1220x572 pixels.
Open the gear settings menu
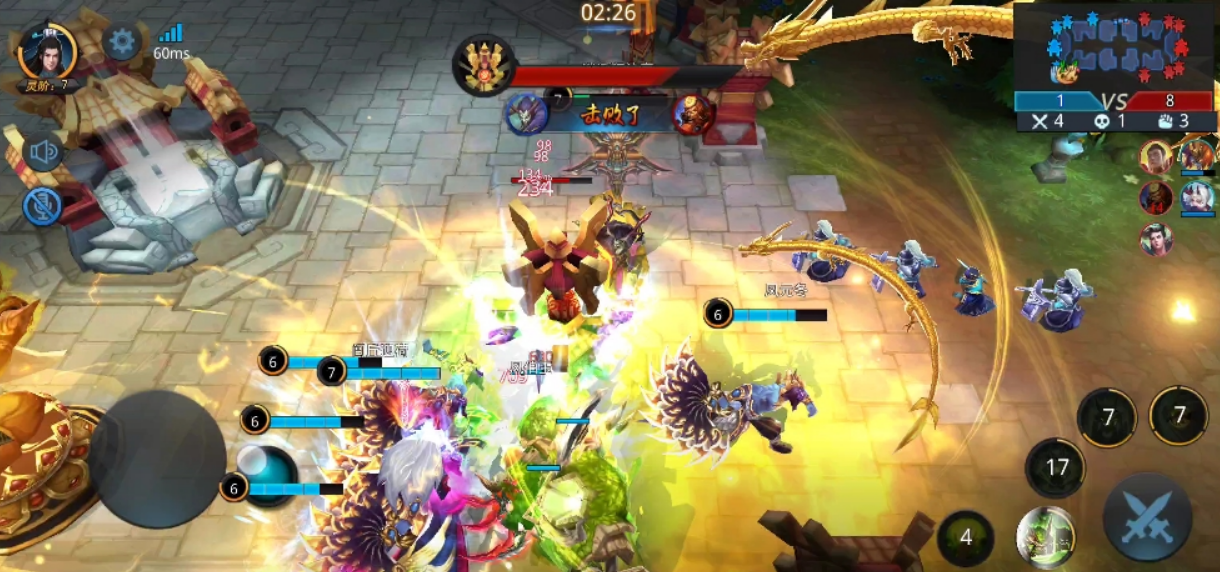coord(122,42)
